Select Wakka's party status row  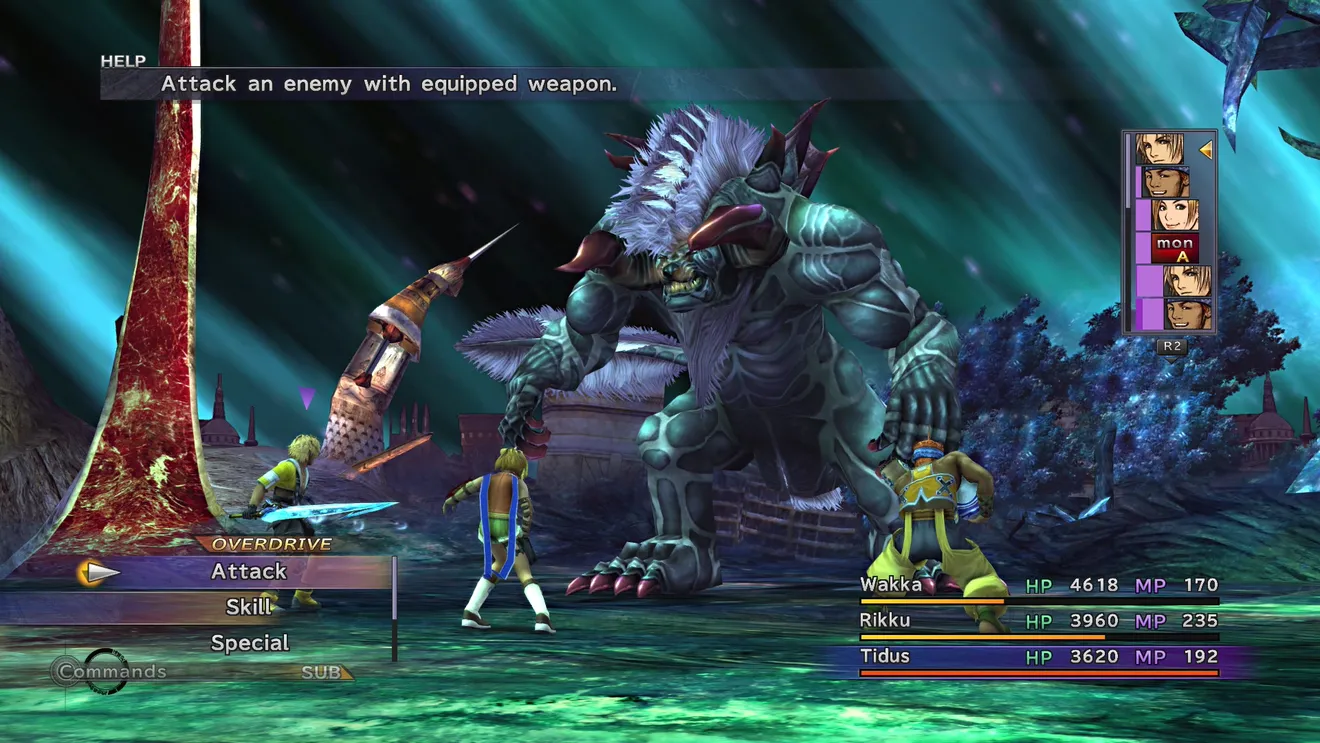[1038, 586]
